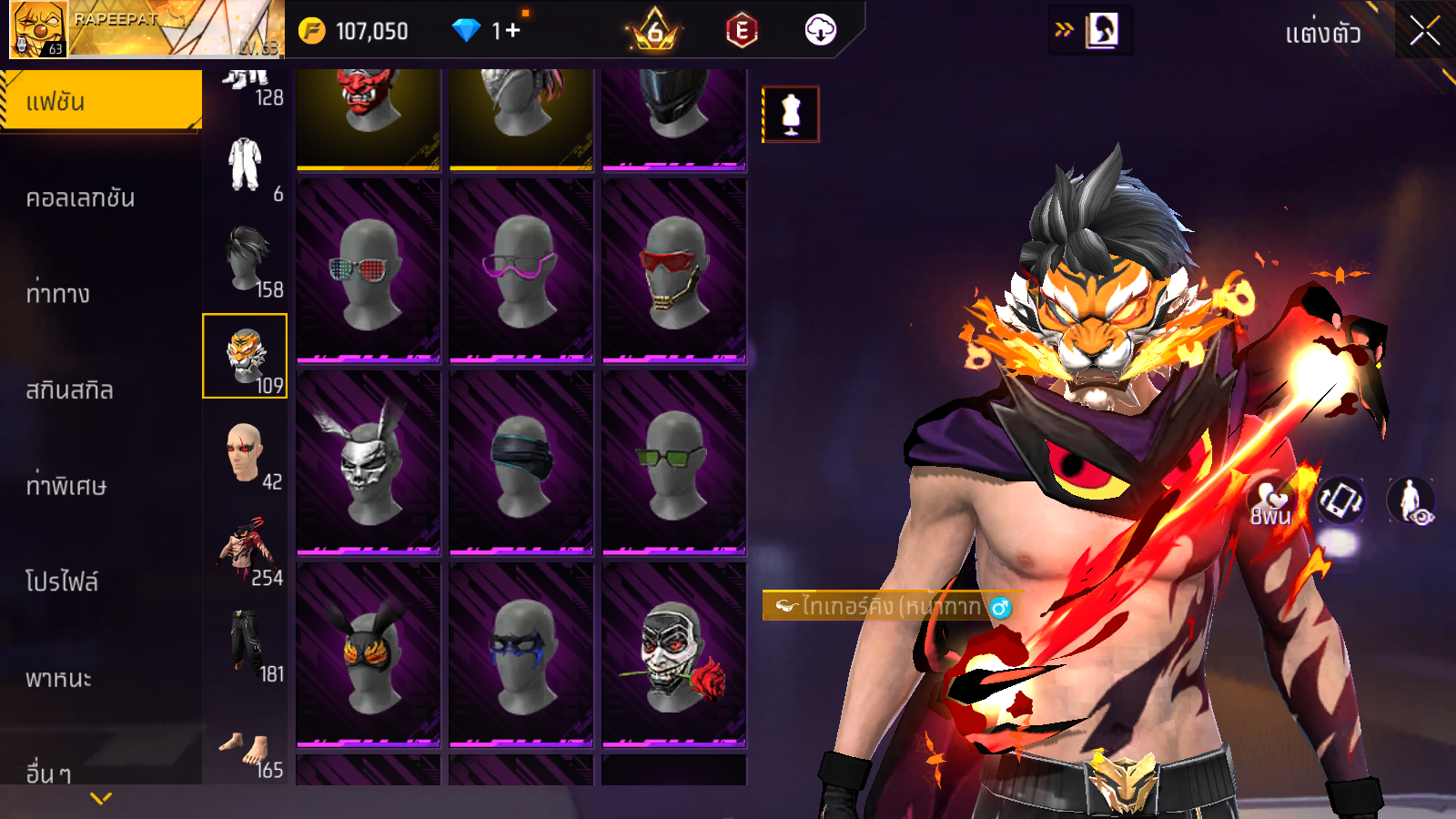
Task: Select the tiger mask category with 109 items
Action: tap(245, 356)
